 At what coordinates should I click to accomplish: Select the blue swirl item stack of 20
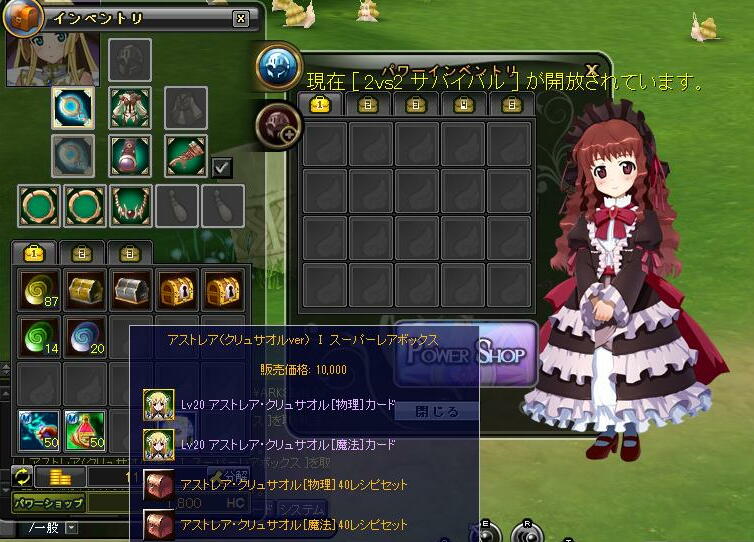(x=84, y=336)
